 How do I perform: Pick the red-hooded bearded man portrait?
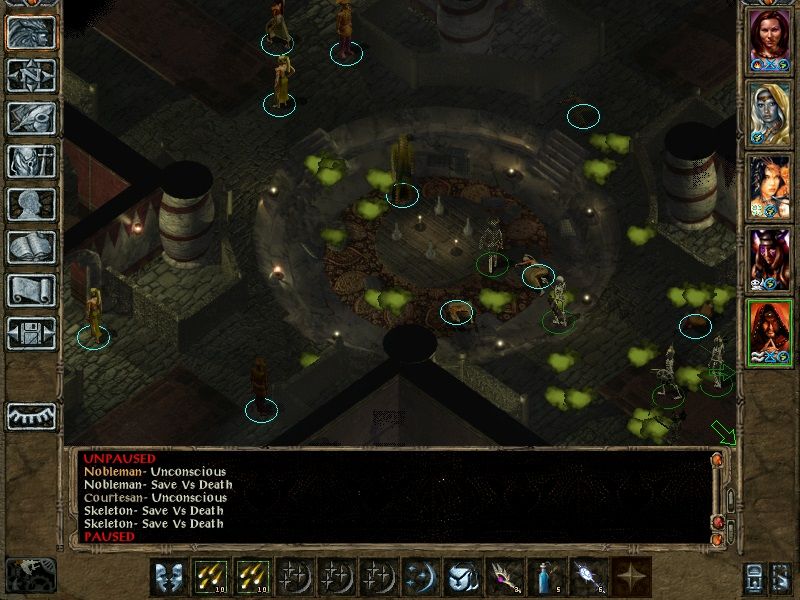pos(770,332)
